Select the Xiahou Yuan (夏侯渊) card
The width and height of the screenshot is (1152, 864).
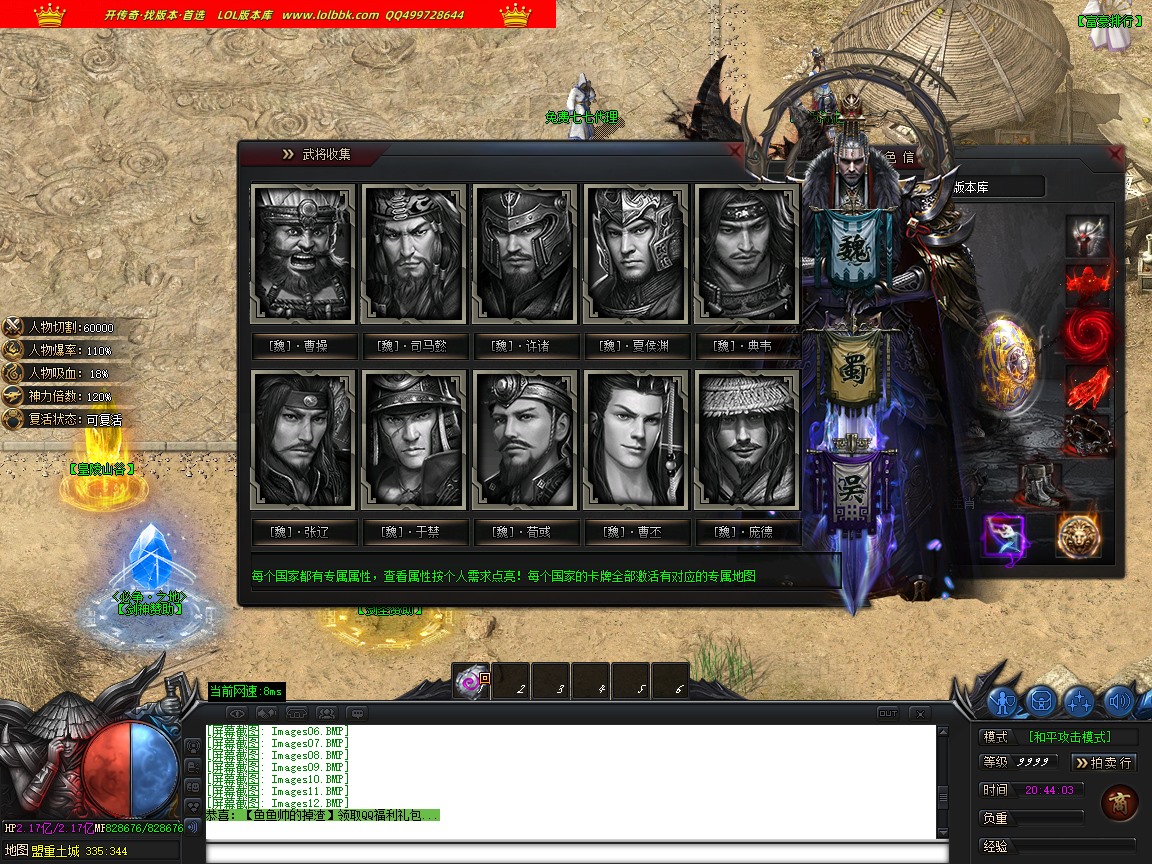coord(636,254)
